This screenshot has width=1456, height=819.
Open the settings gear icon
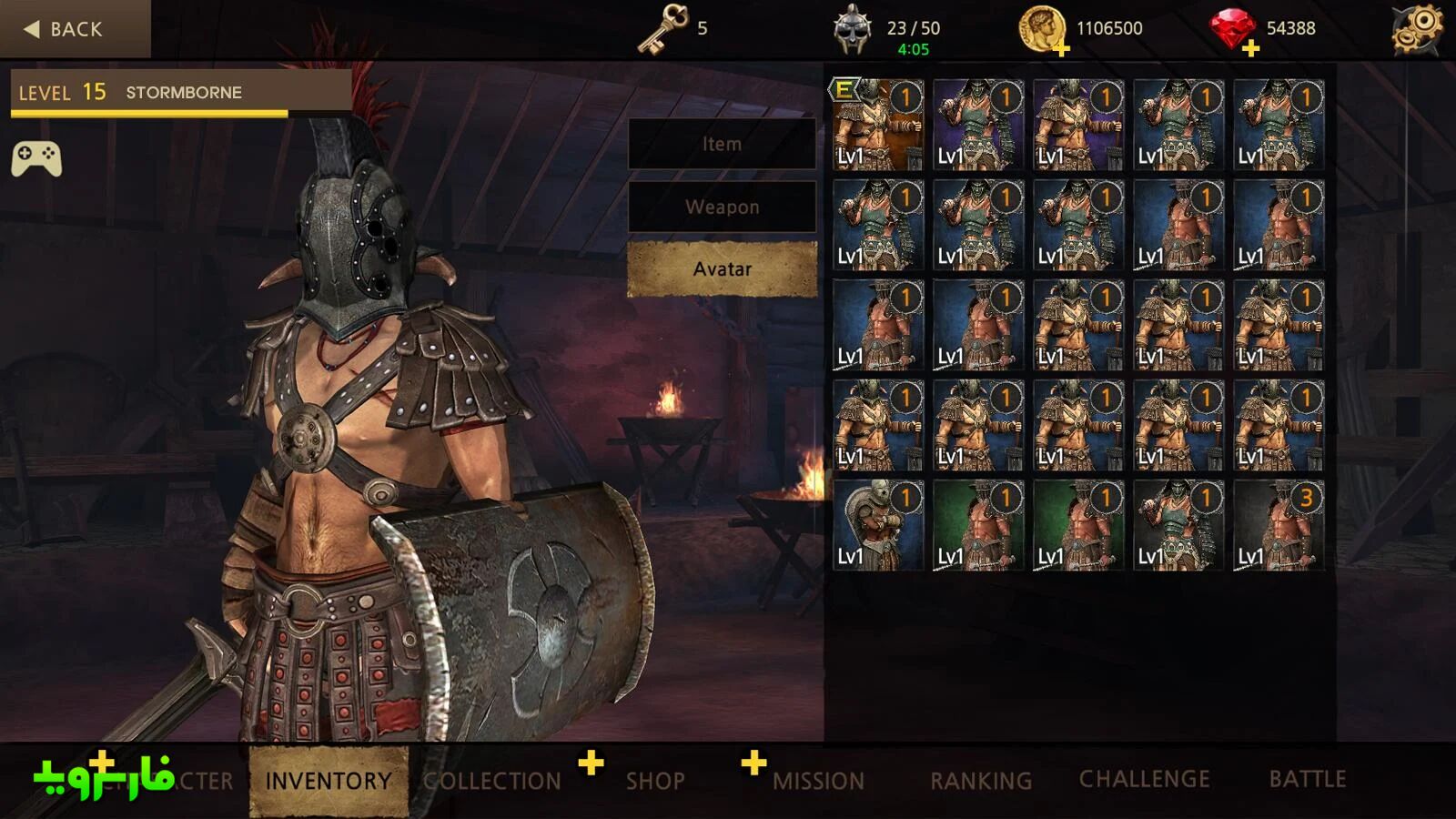tap(1417, 29)
